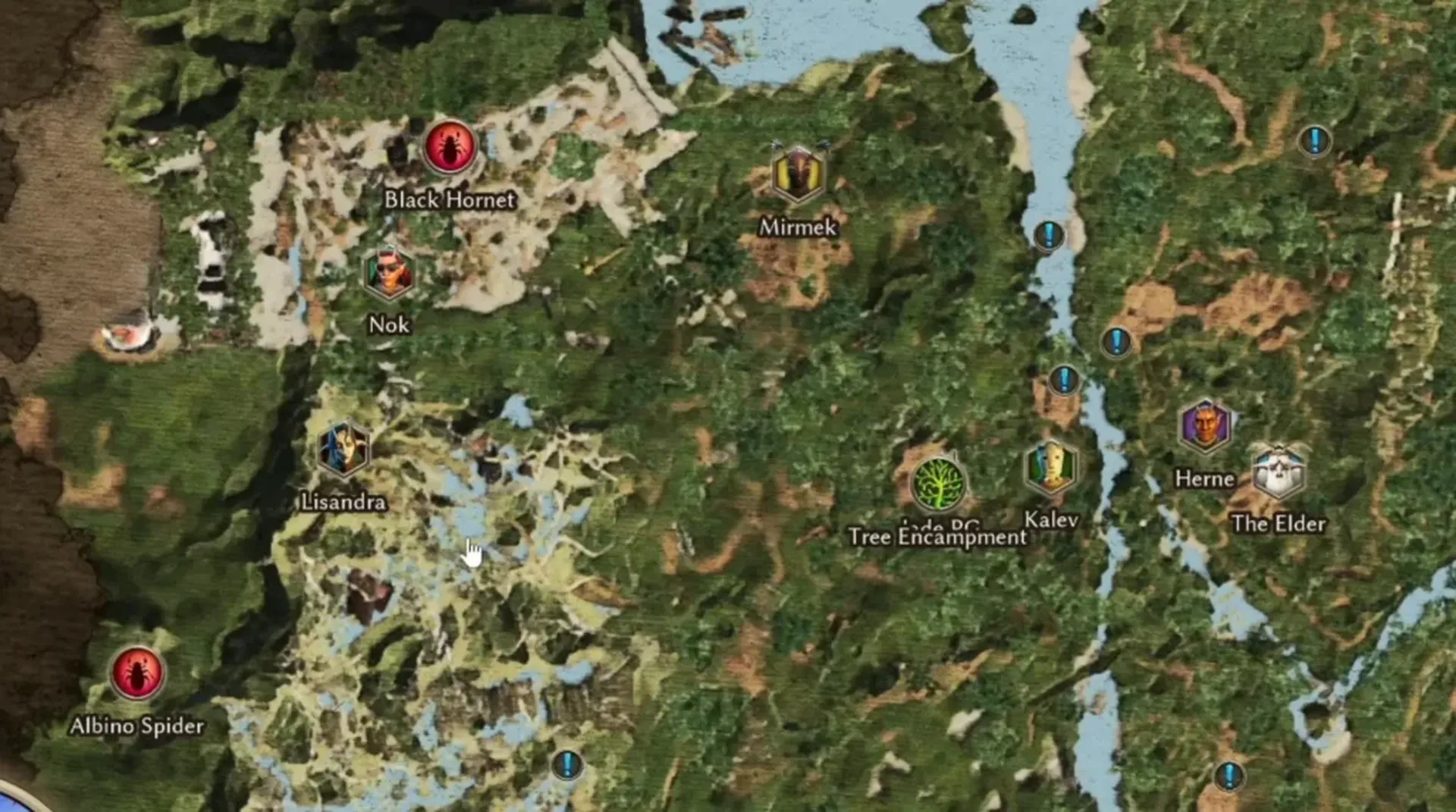Select Nok's portrait marker
The image size is (1456, 812).
[390, 271]
